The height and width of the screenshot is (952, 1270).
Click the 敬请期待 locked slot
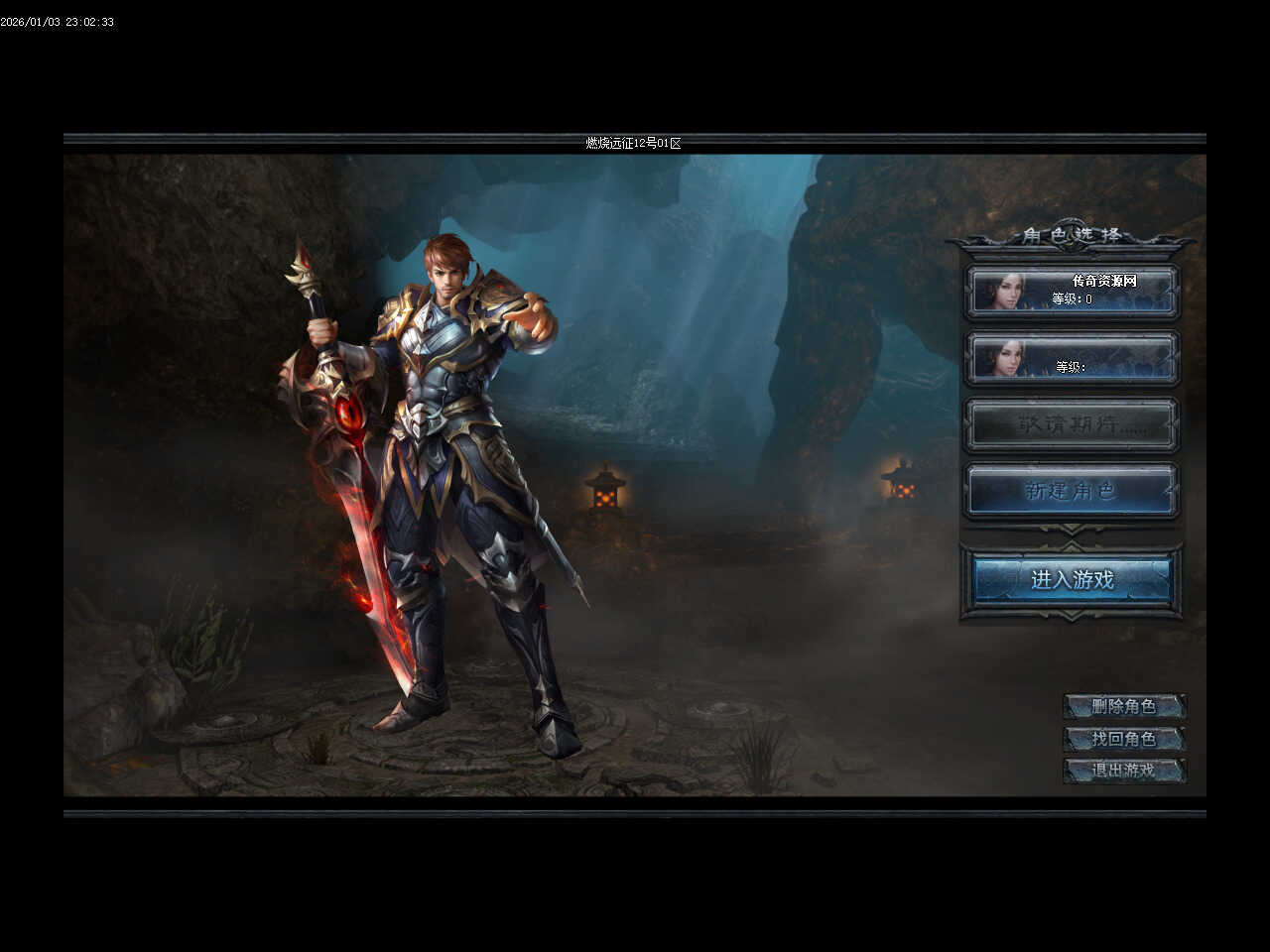(x=1072, y=425)
